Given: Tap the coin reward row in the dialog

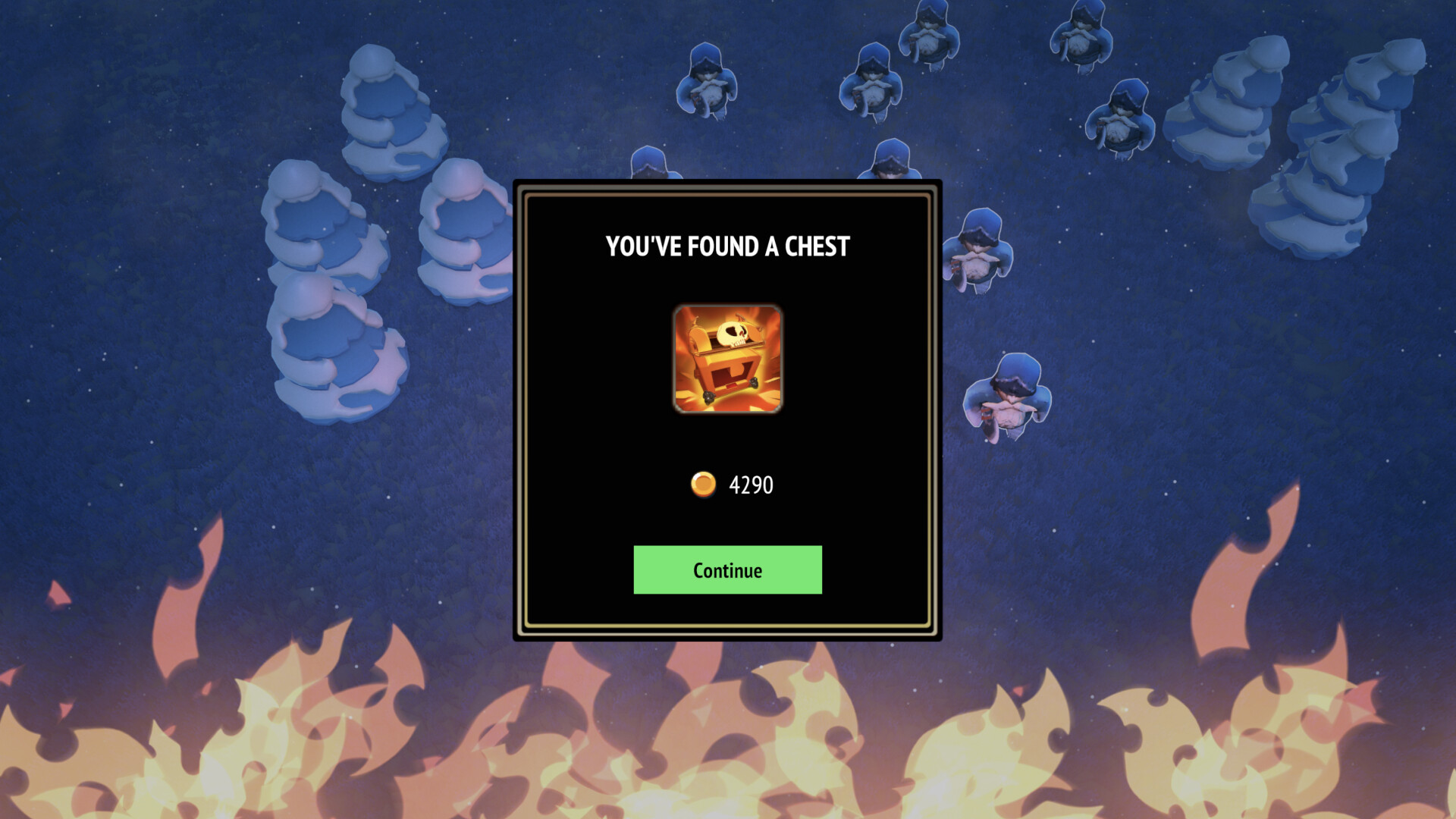Looking at the screenshot, I should click(732, 485).
